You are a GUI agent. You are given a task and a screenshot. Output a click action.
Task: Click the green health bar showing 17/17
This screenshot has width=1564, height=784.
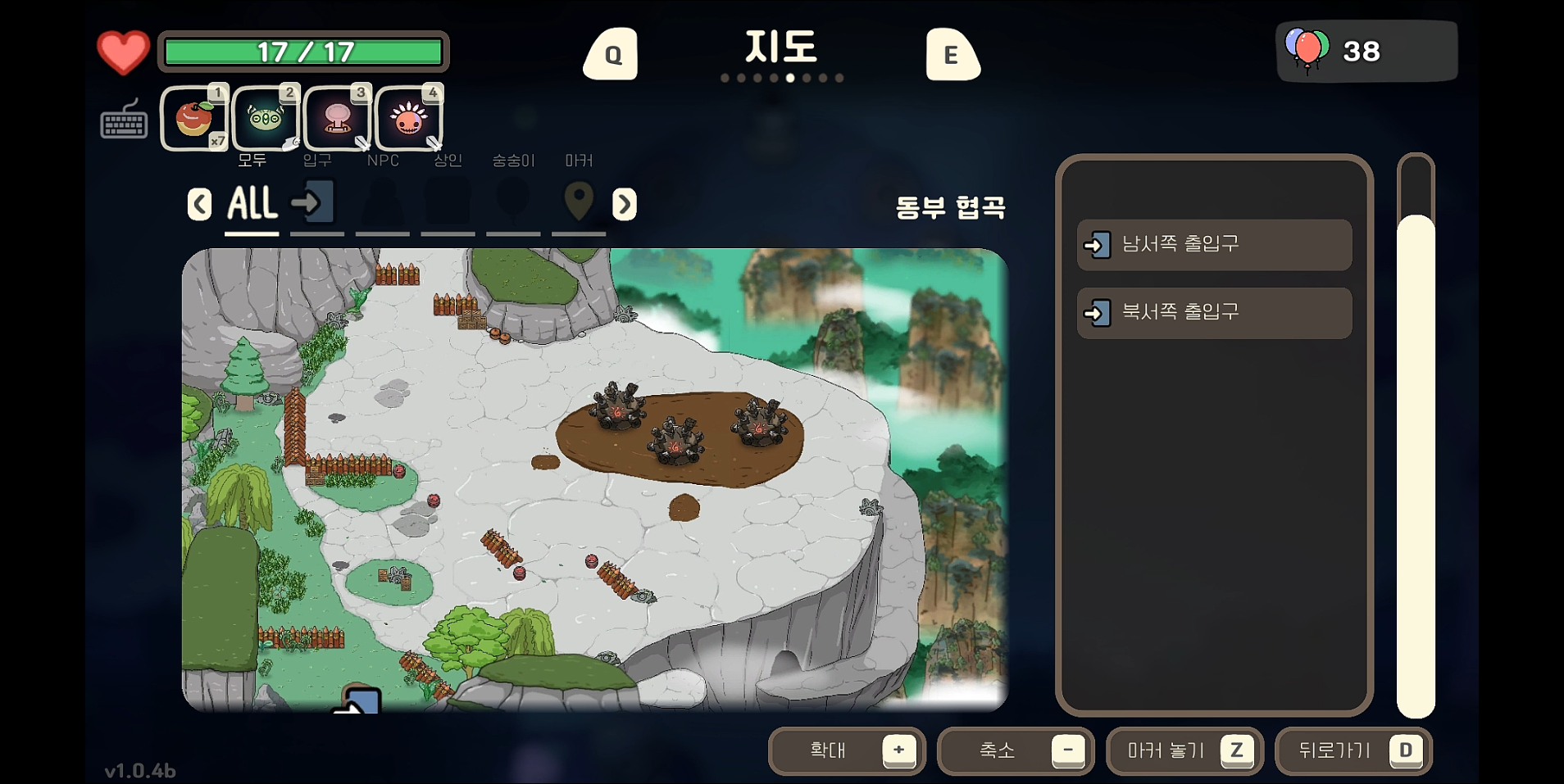click(x=304, y=51)
